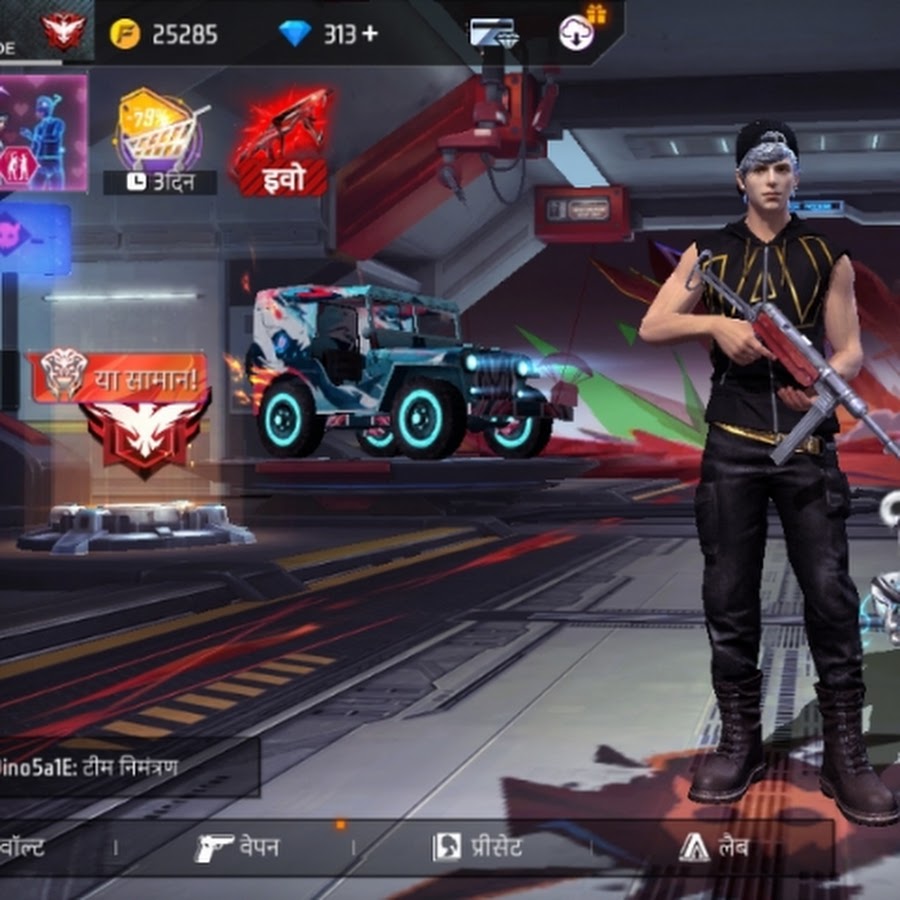
Task: Open the preset (प्रीसेट) menu
Action: (x=477, y=848)
